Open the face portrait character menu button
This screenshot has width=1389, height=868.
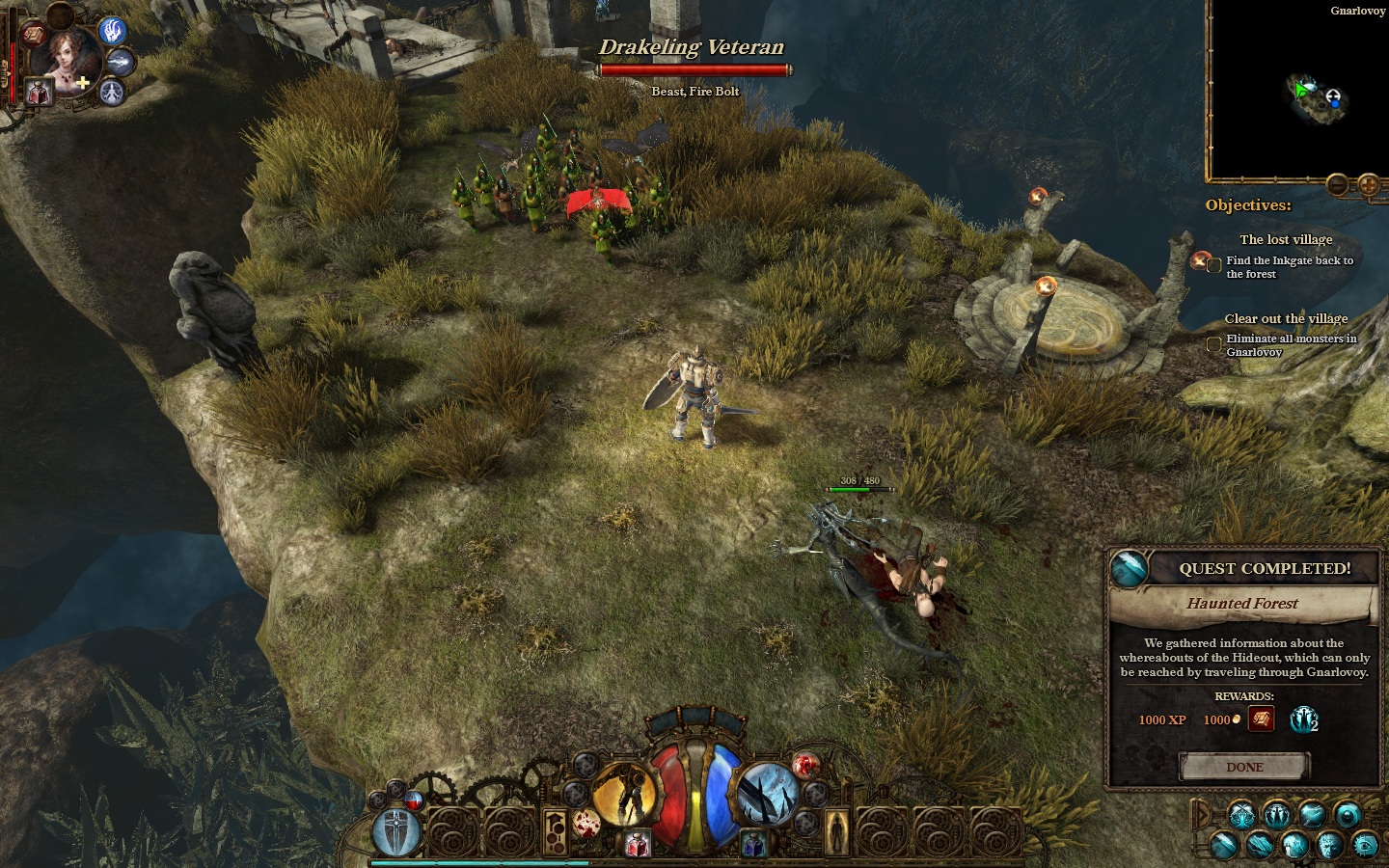1329,845
